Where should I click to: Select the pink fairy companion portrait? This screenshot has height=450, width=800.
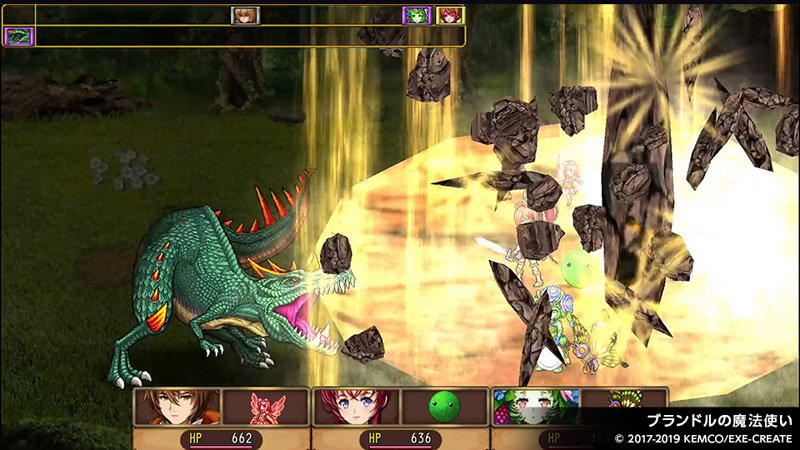click(263, 408)
